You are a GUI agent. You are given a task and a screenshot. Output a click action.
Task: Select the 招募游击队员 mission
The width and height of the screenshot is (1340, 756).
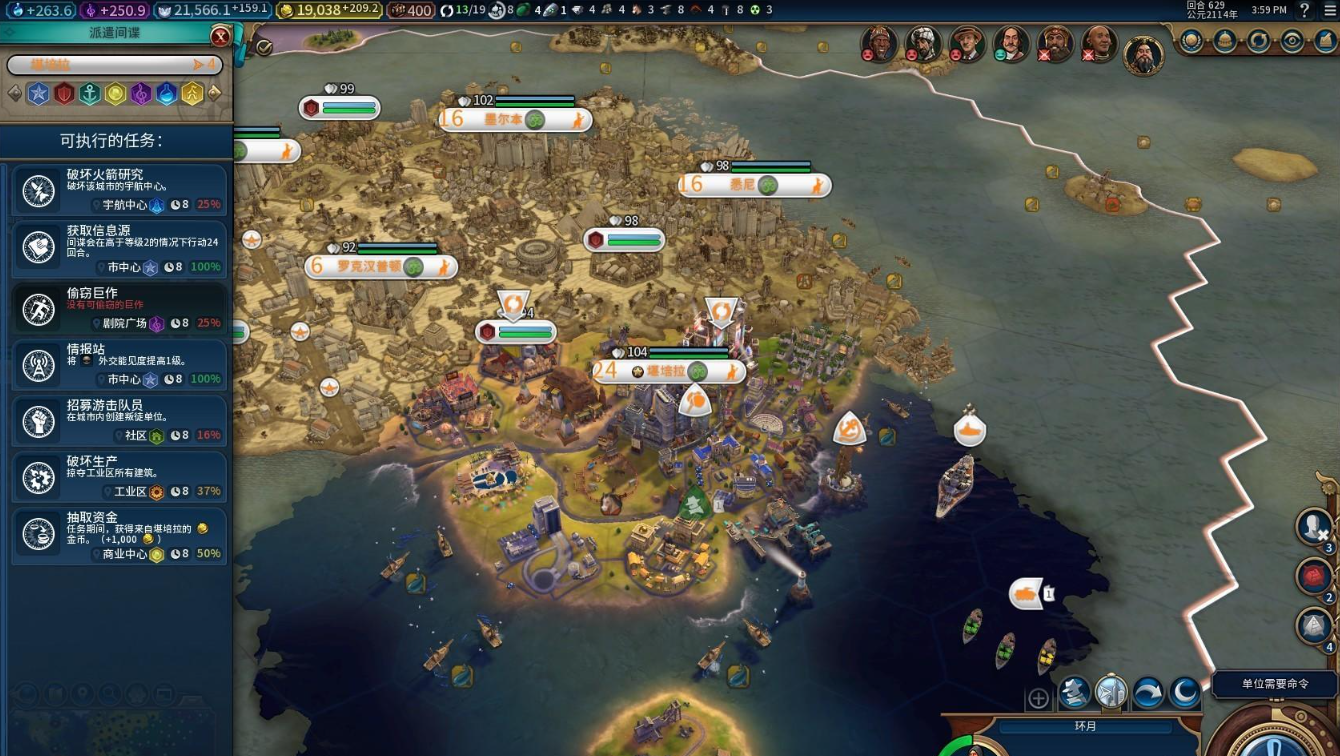pyautogui.click(x=119, y=420)
